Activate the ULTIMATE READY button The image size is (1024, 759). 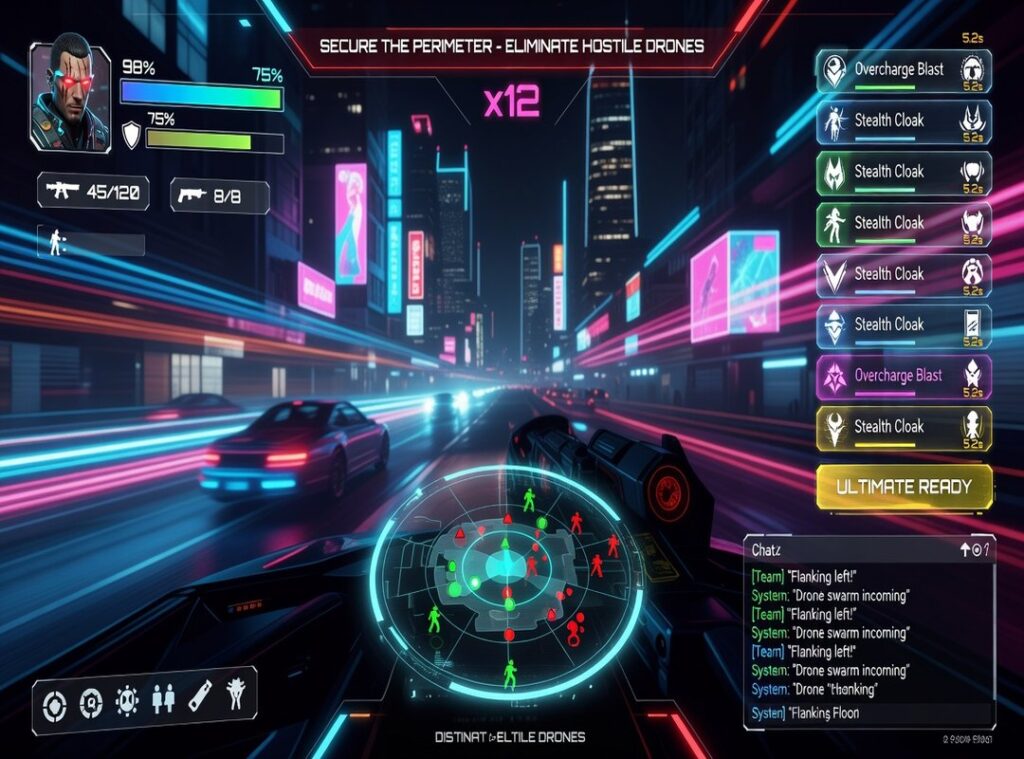904,487
